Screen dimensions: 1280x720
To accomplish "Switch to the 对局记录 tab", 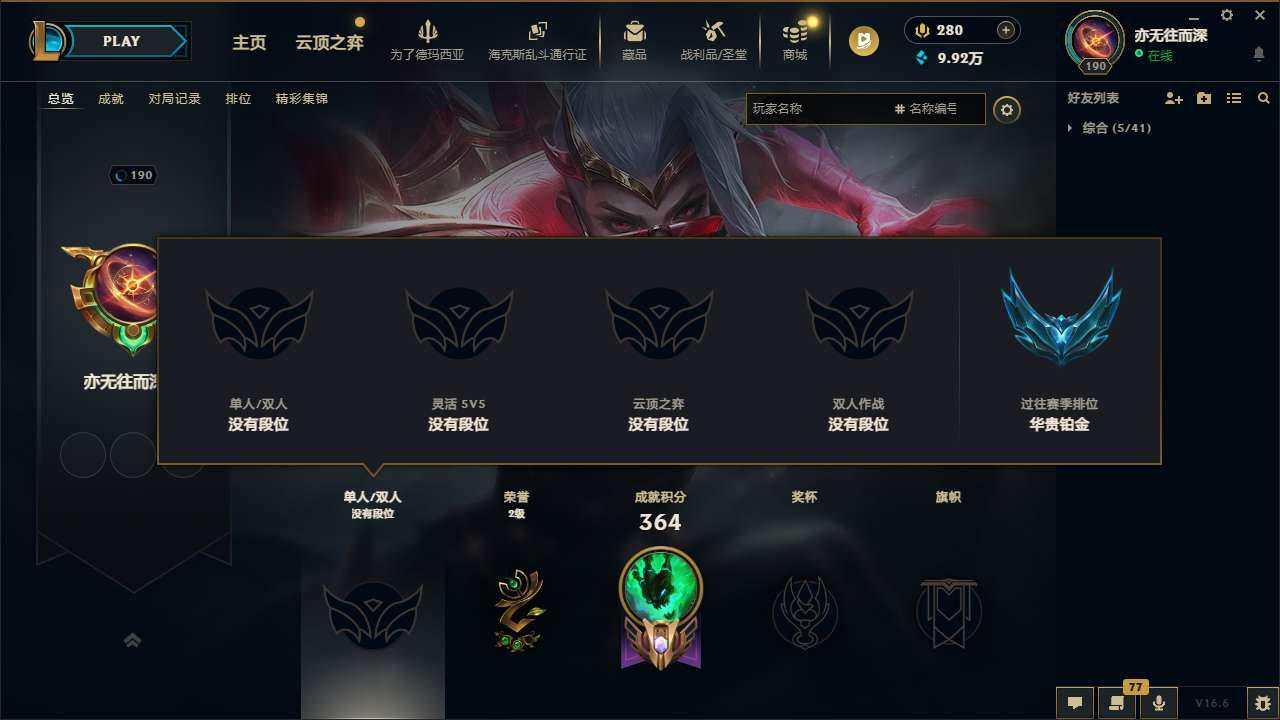I will pyautogui.click(x=175, y=99).
